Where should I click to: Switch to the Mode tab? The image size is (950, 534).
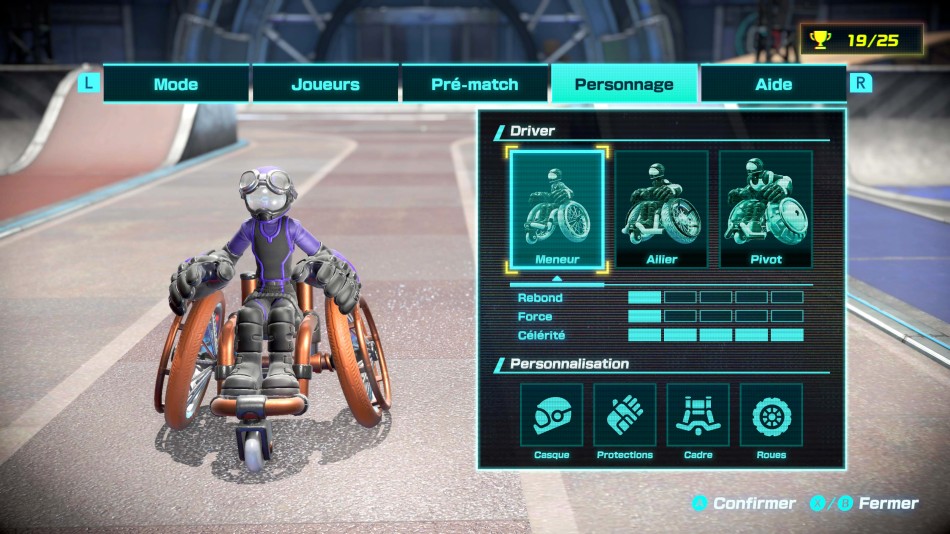click(x=176, y=84)
